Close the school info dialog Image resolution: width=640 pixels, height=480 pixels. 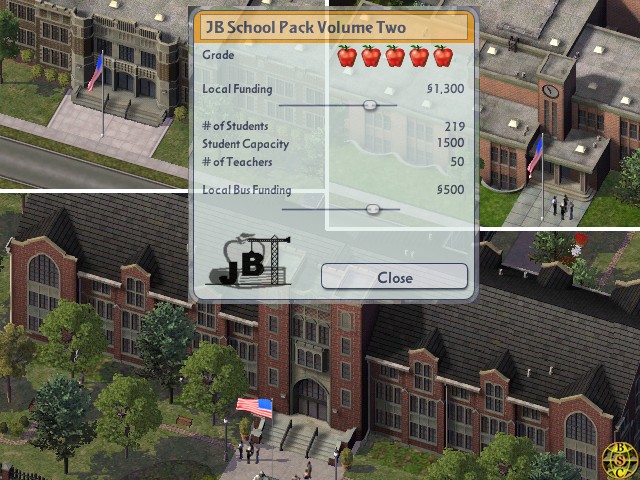click(394, 277)
